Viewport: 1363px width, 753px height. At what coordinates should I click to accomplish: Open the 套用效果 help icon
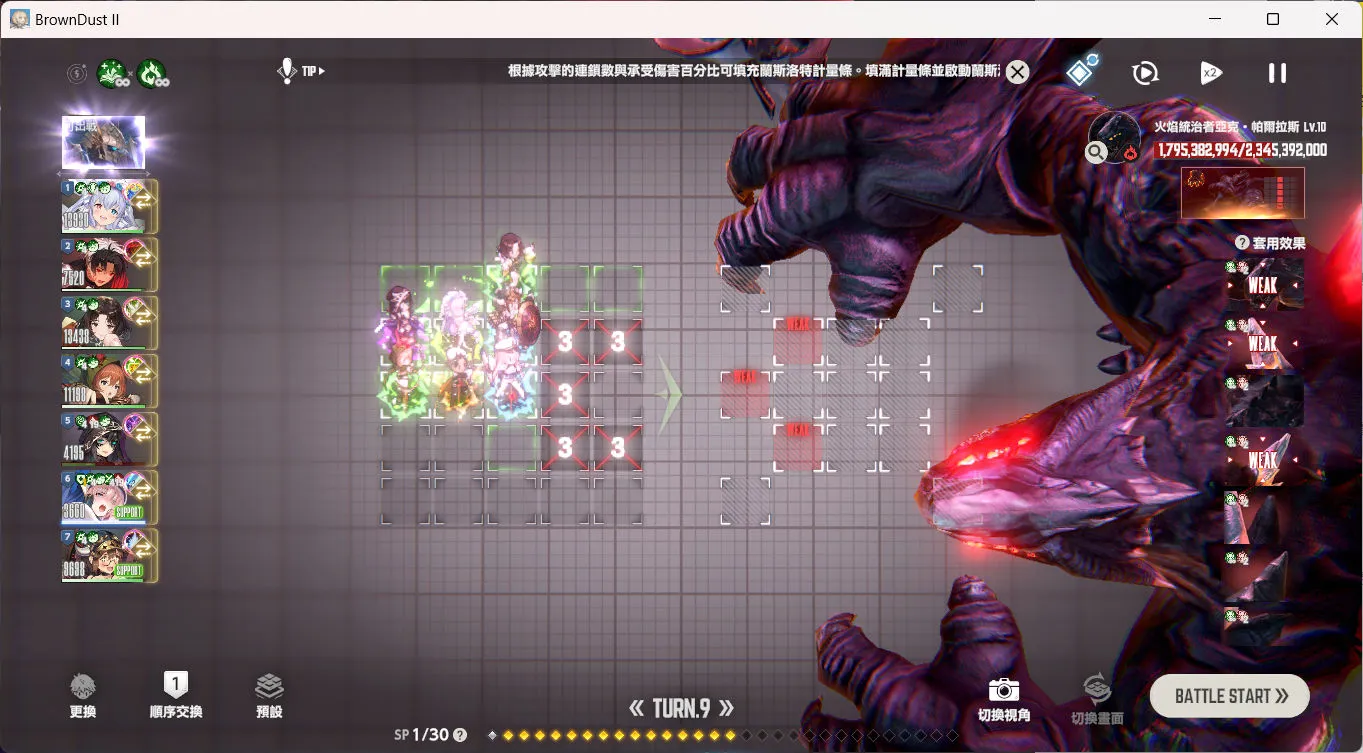tap(1242, 243)
